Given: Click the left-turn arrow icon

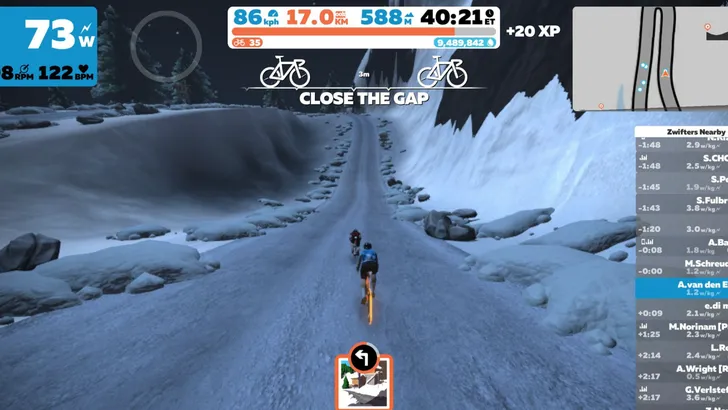Looking at the screenshot, I should click(363, 355).
